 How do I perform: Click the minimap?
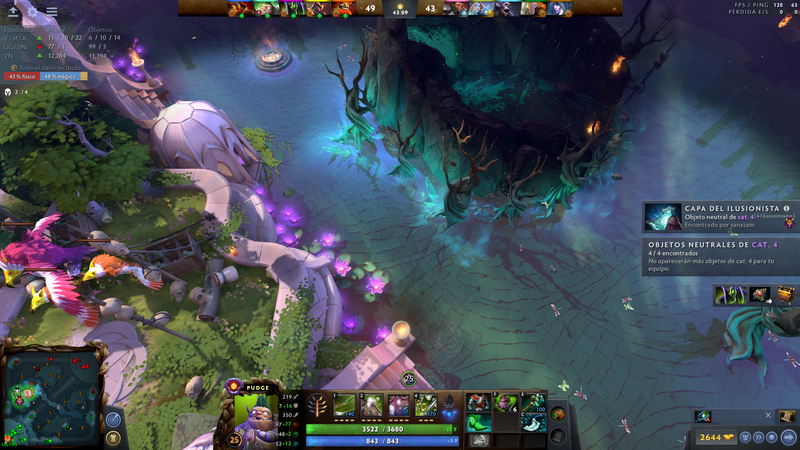[x=54, y=393]
